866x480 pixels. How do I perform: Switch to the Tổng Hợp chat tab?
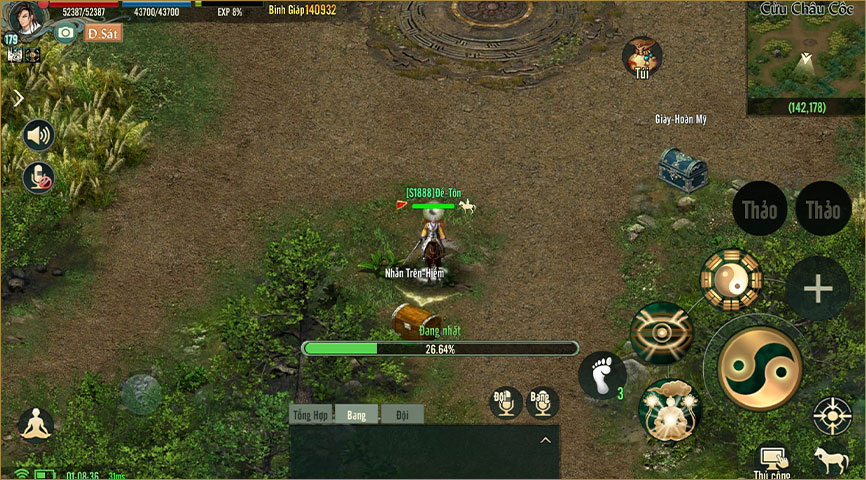[311, 414]
